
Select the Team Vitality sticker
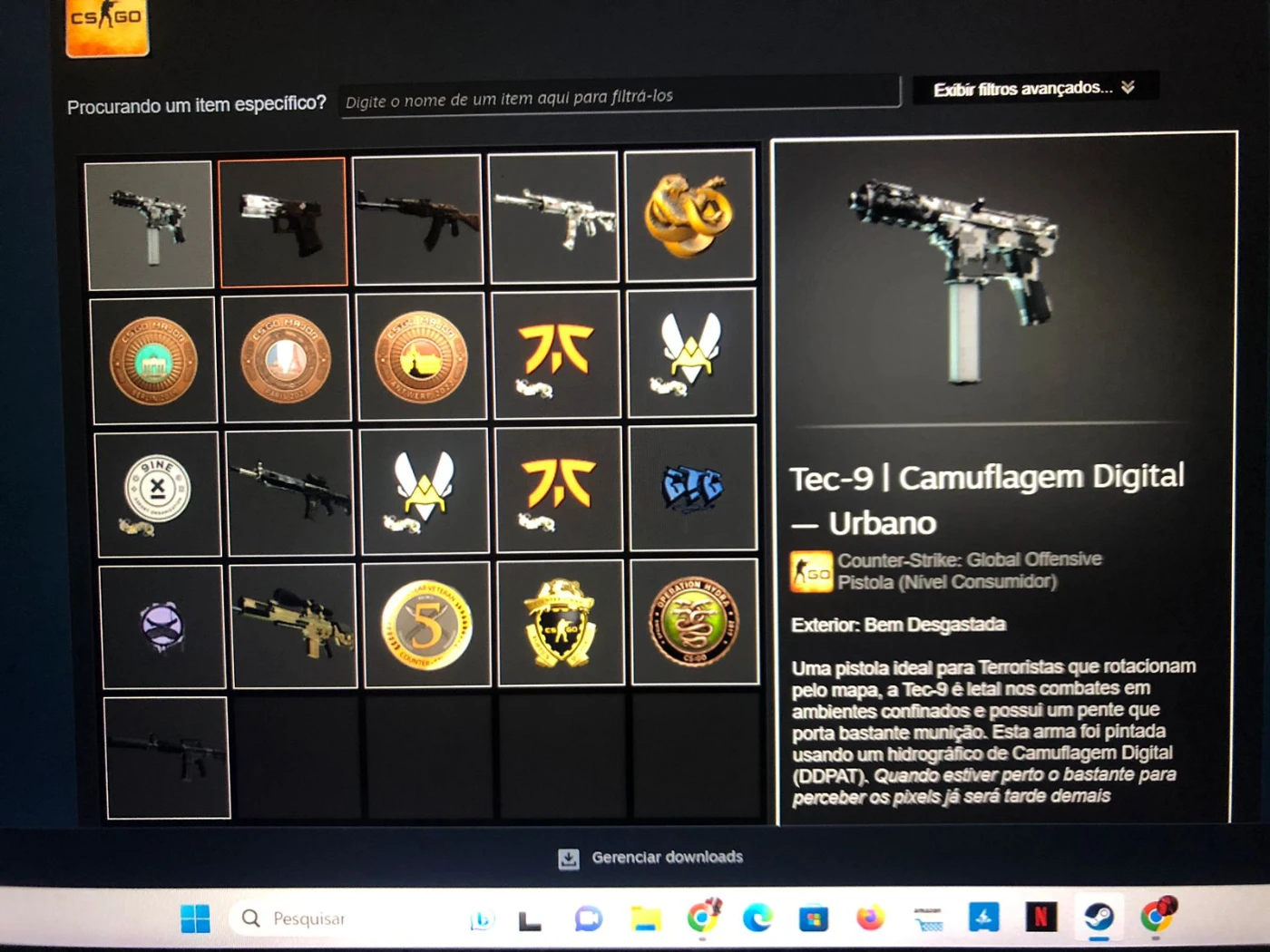pos(691,355)
